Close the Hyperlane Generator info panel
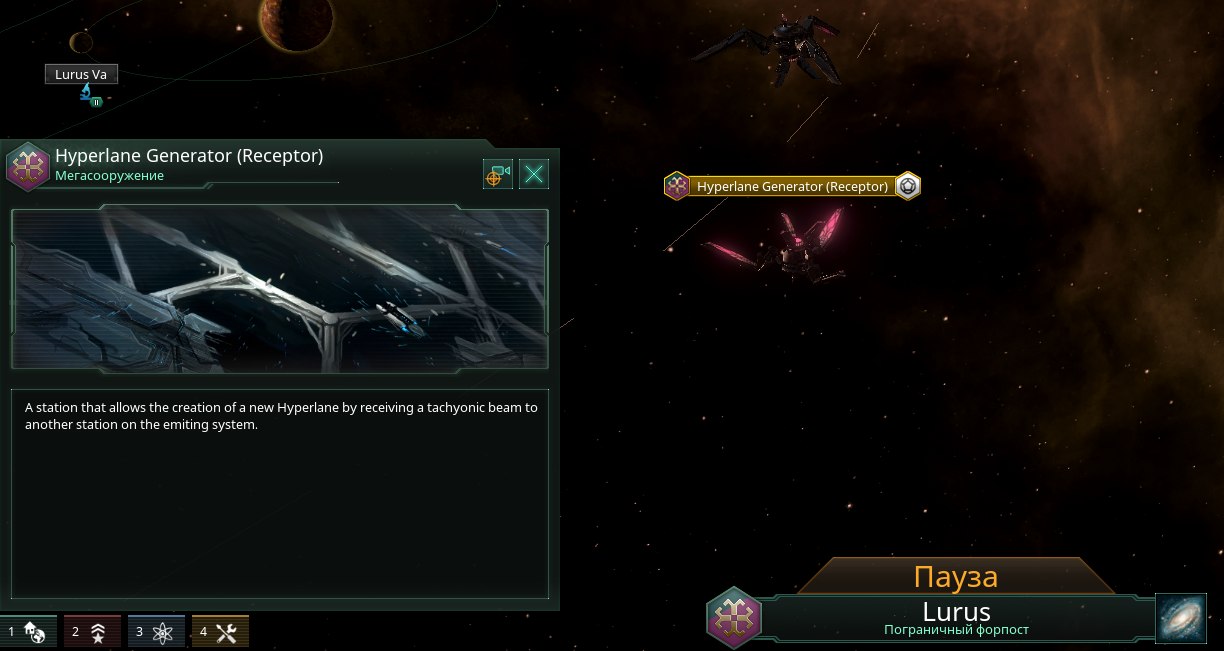 click(x=534, y=175)
